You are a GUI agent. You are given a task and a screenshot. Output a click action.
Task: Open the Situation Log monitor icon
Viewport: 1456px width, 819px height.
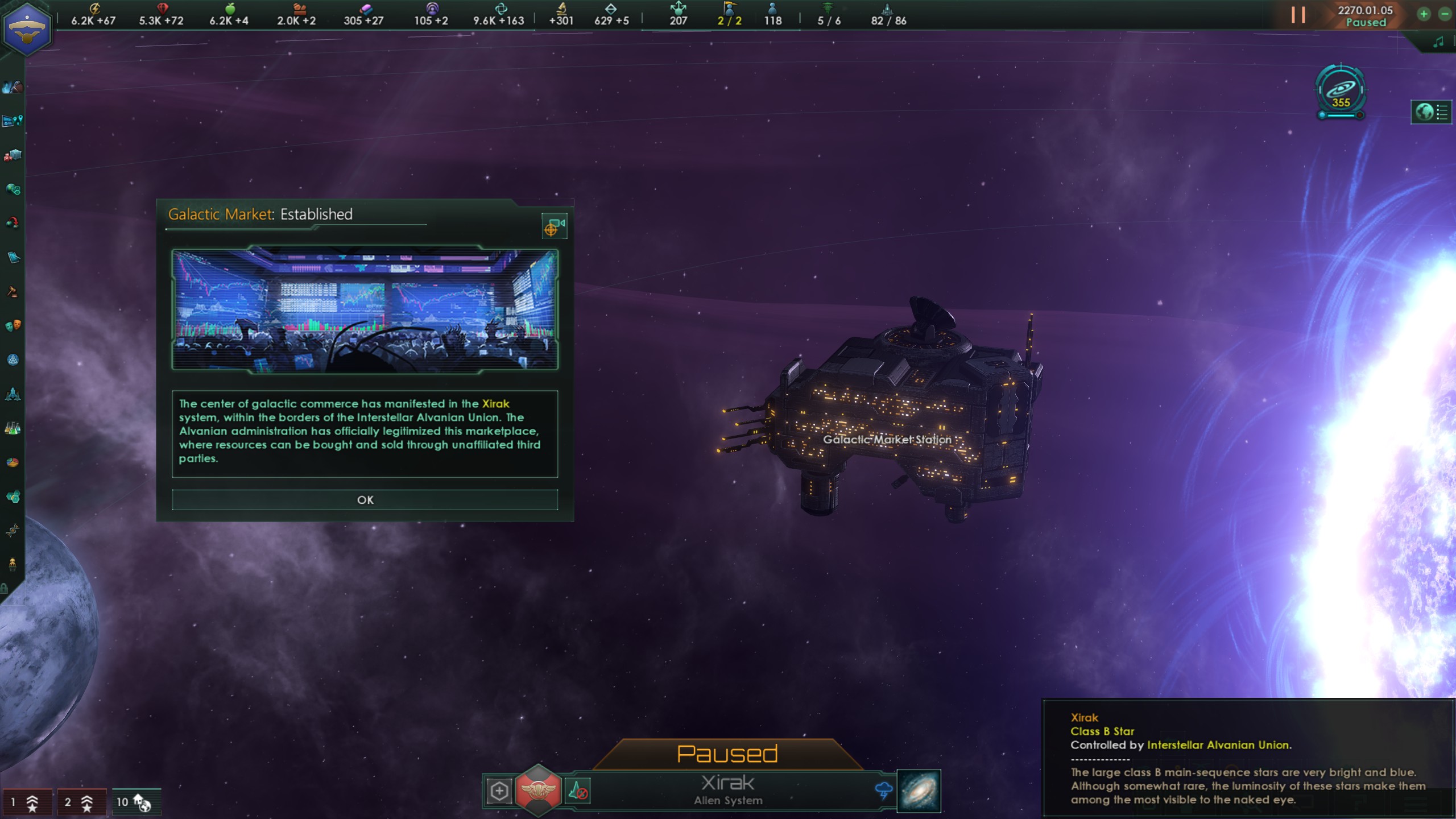(x=13, y=121)
